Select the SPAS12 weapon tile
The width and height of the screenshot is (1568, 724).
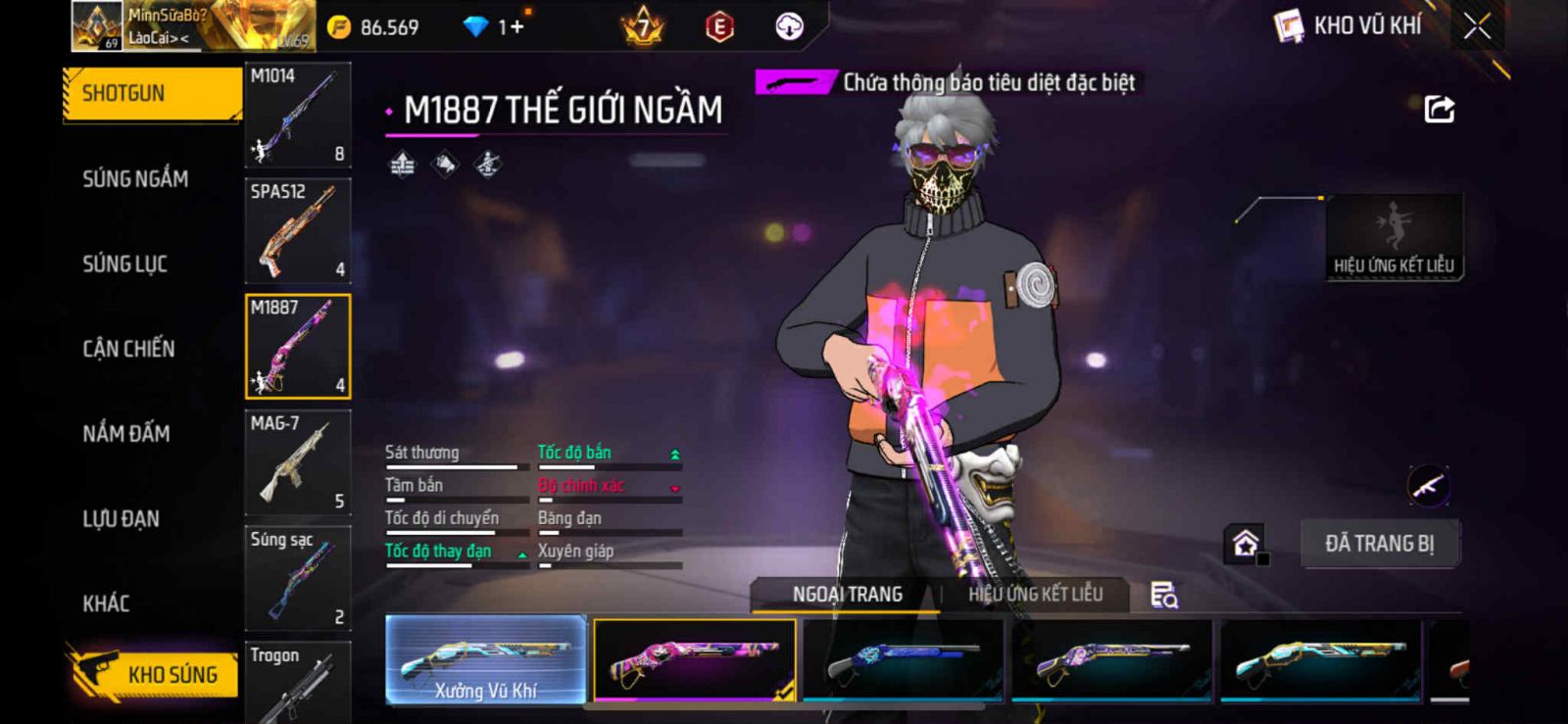coord(297,231)
